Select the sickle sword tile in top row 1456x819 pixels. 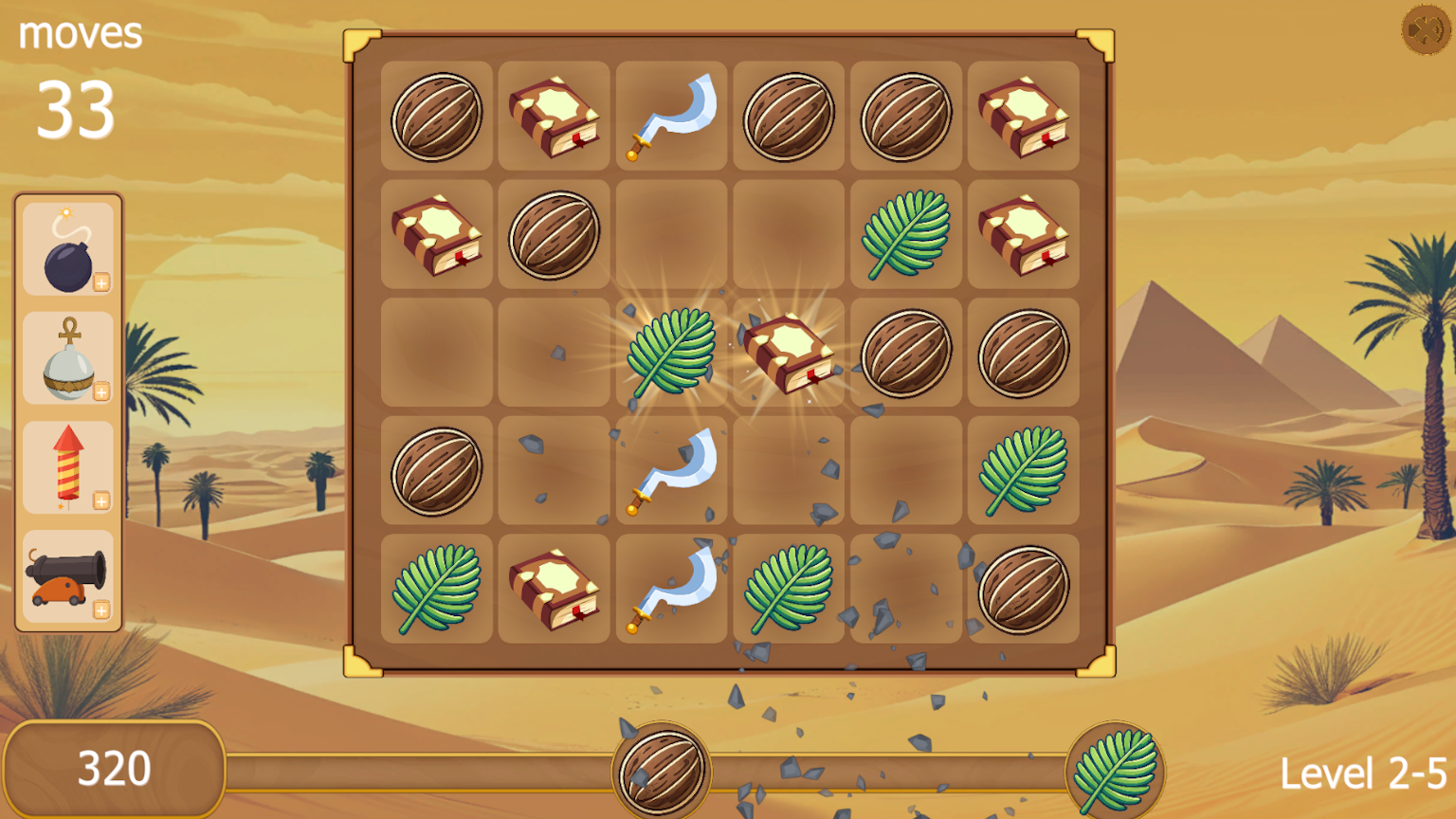pos(671,117)
